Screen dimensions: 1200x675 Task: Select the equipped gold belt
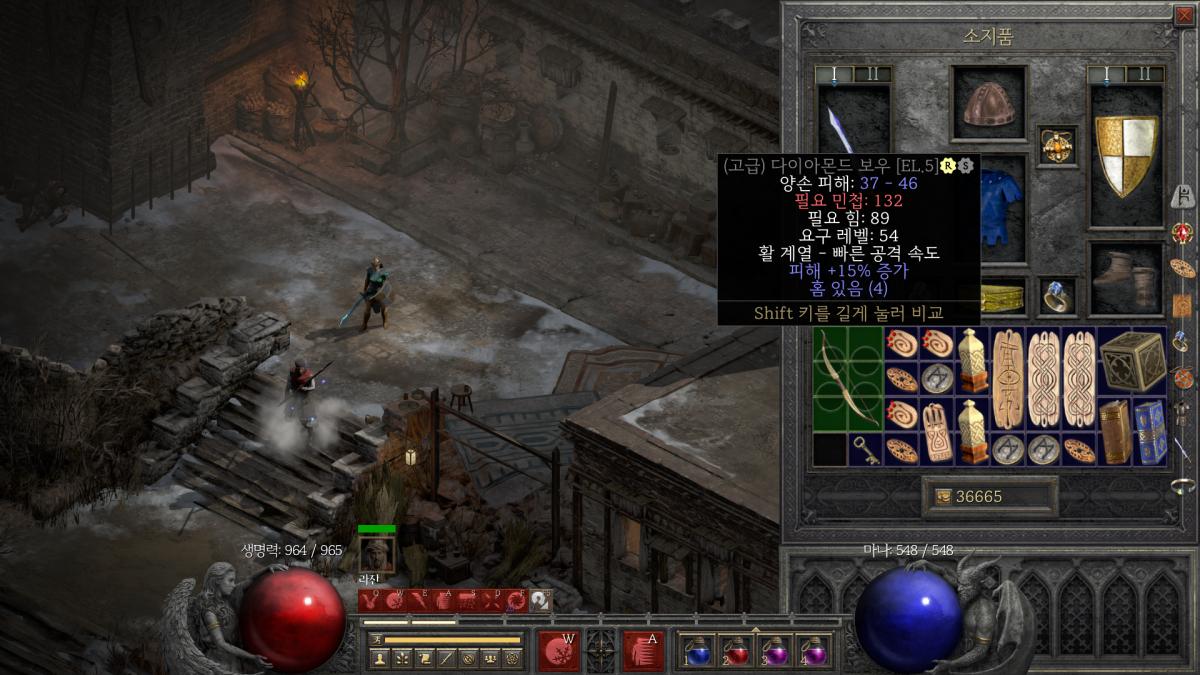(x=1003, y=297)
